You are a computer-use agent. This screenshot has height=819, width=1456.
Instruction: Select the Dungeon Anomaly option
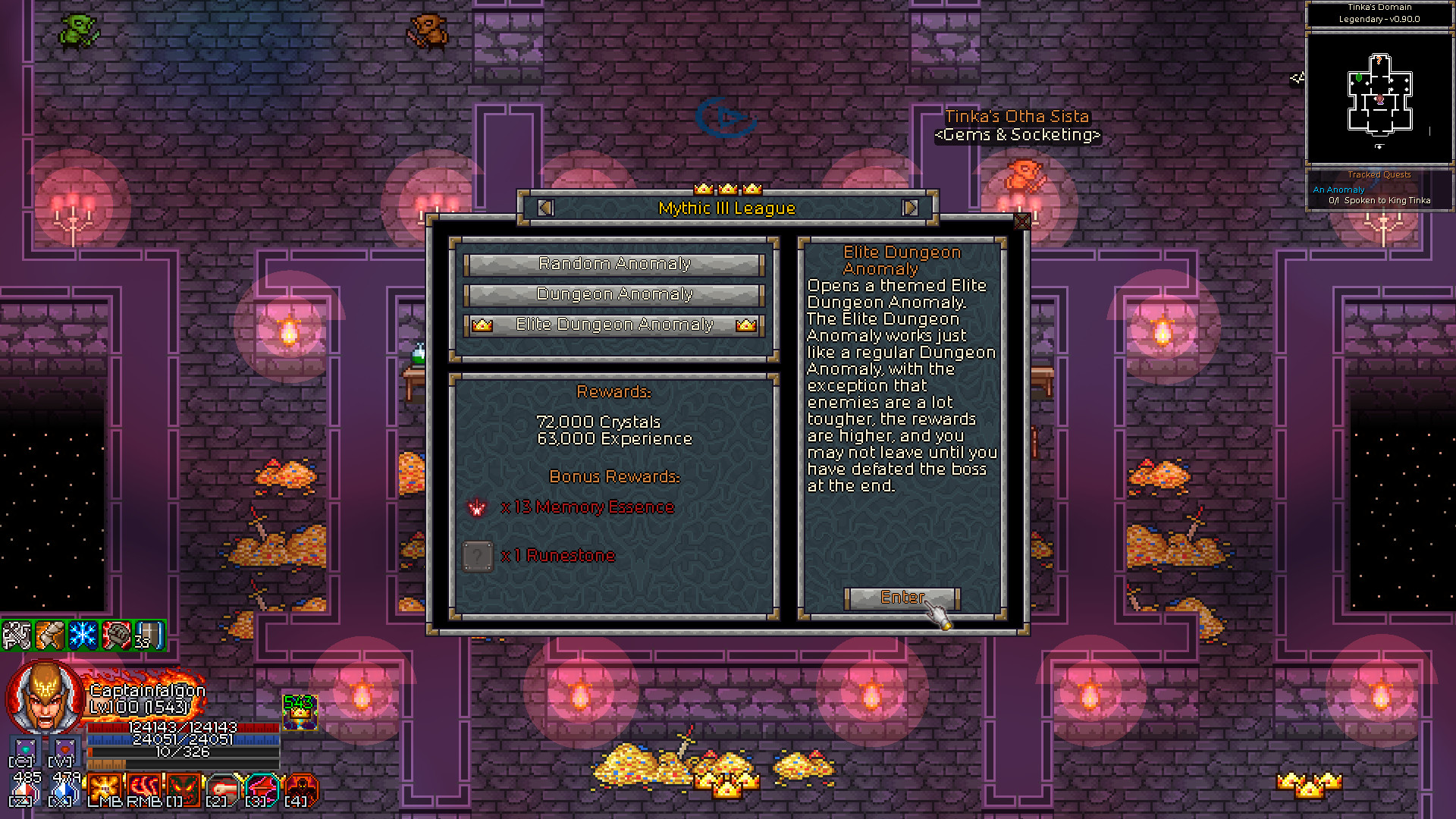[x=614, y=294]
